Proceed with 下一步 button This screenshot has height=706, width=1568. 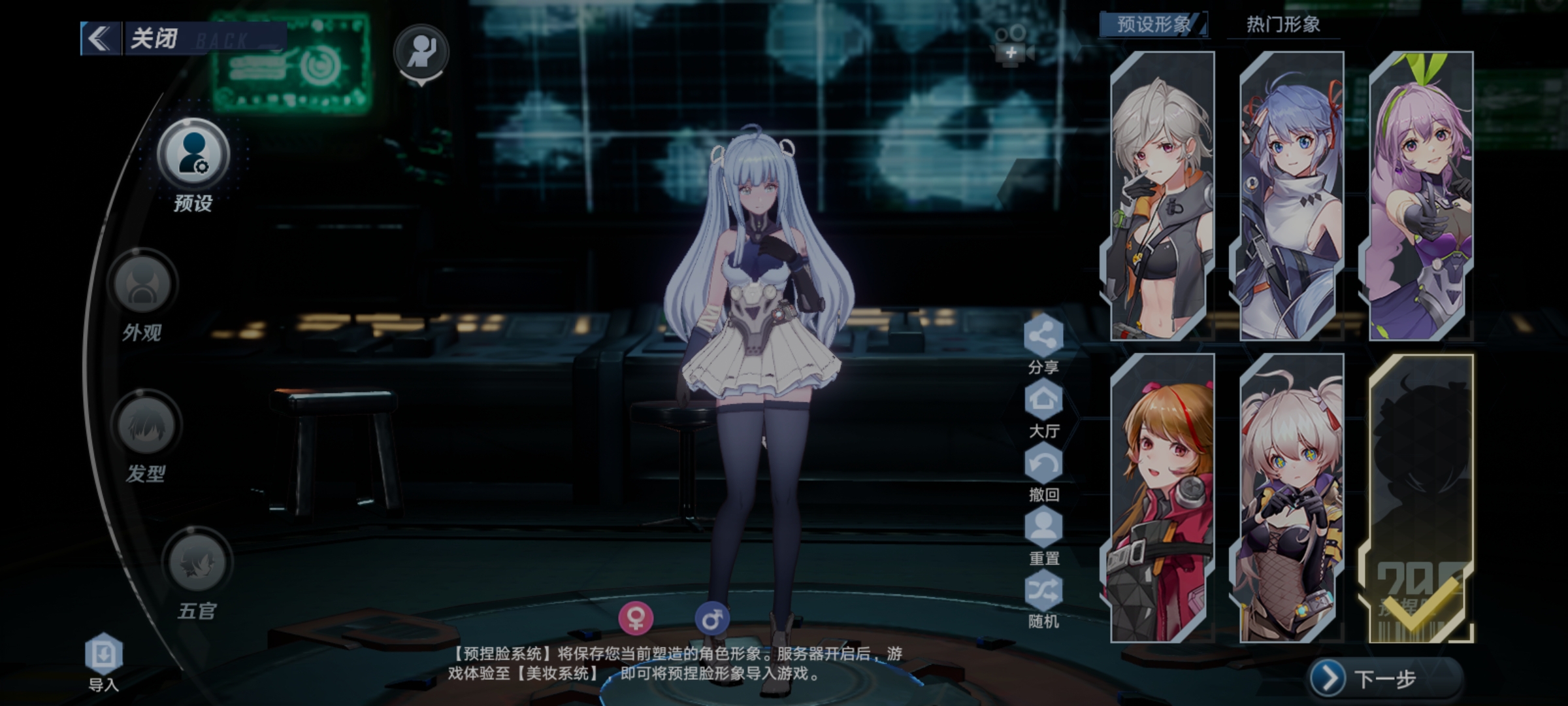click(x=1384, y=679)
